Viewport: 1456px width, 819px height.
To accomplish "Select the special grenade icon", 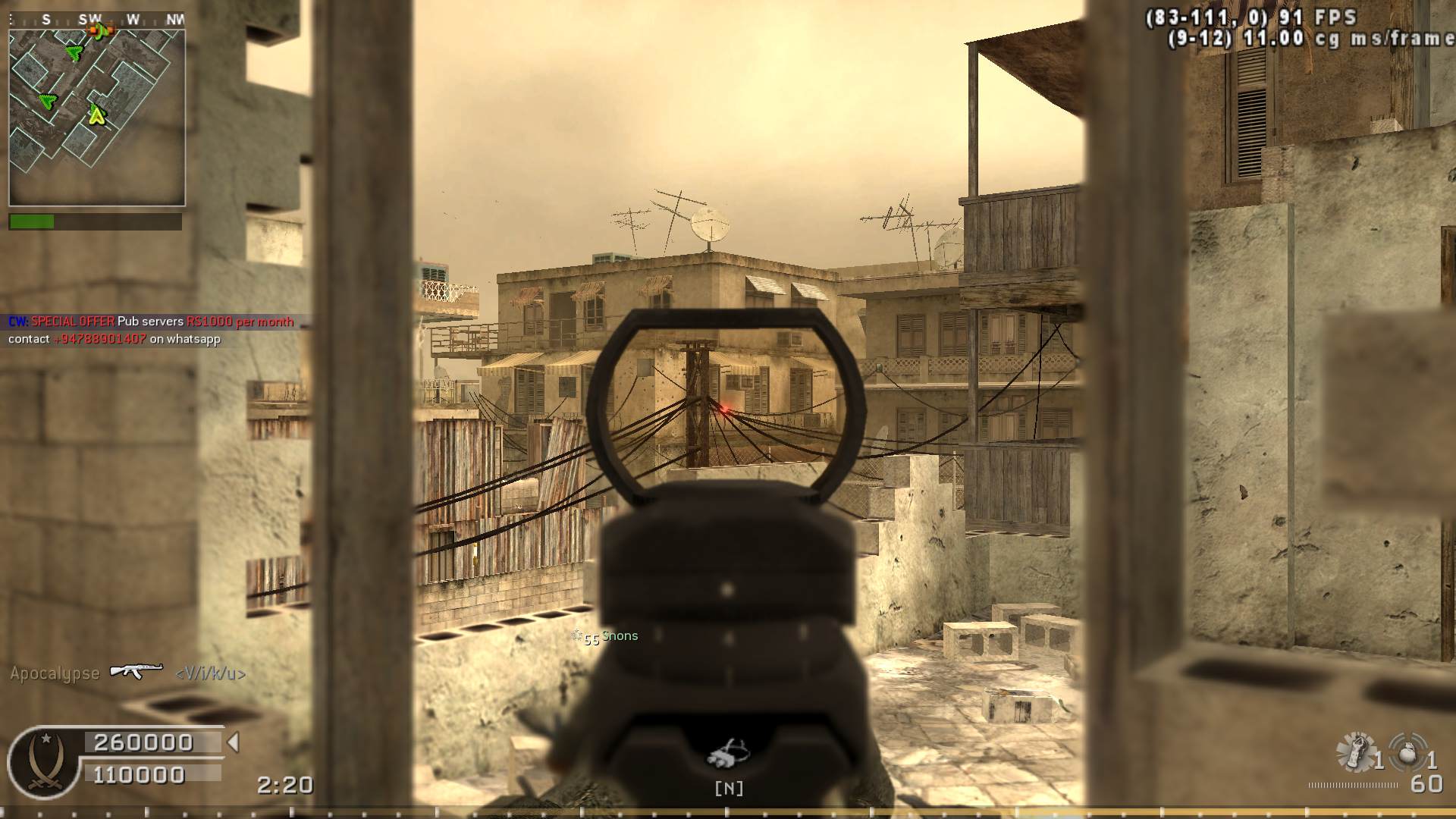I will point(1355,752).
